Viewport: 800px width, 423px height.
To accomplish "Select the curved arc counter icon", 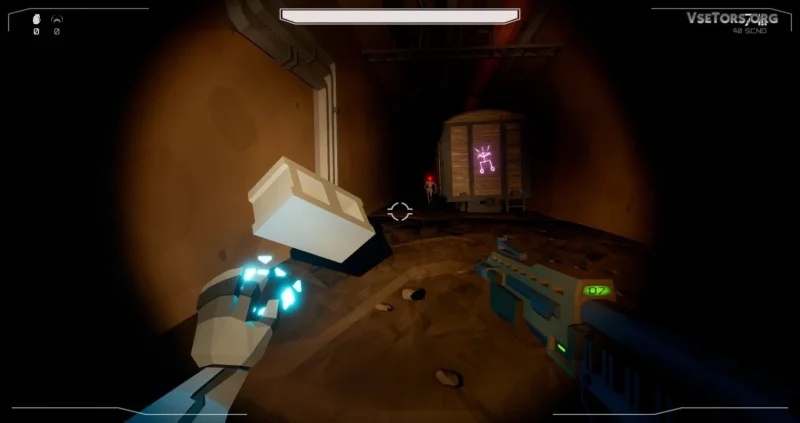I will click(x=56, y=19).
